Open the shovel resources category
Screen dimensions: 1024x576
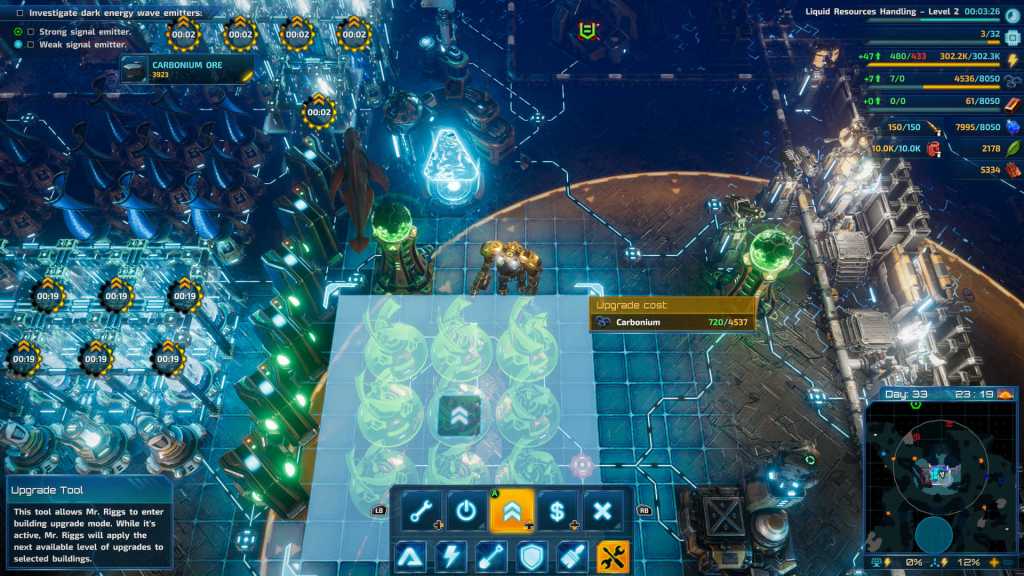click(491, 555)
